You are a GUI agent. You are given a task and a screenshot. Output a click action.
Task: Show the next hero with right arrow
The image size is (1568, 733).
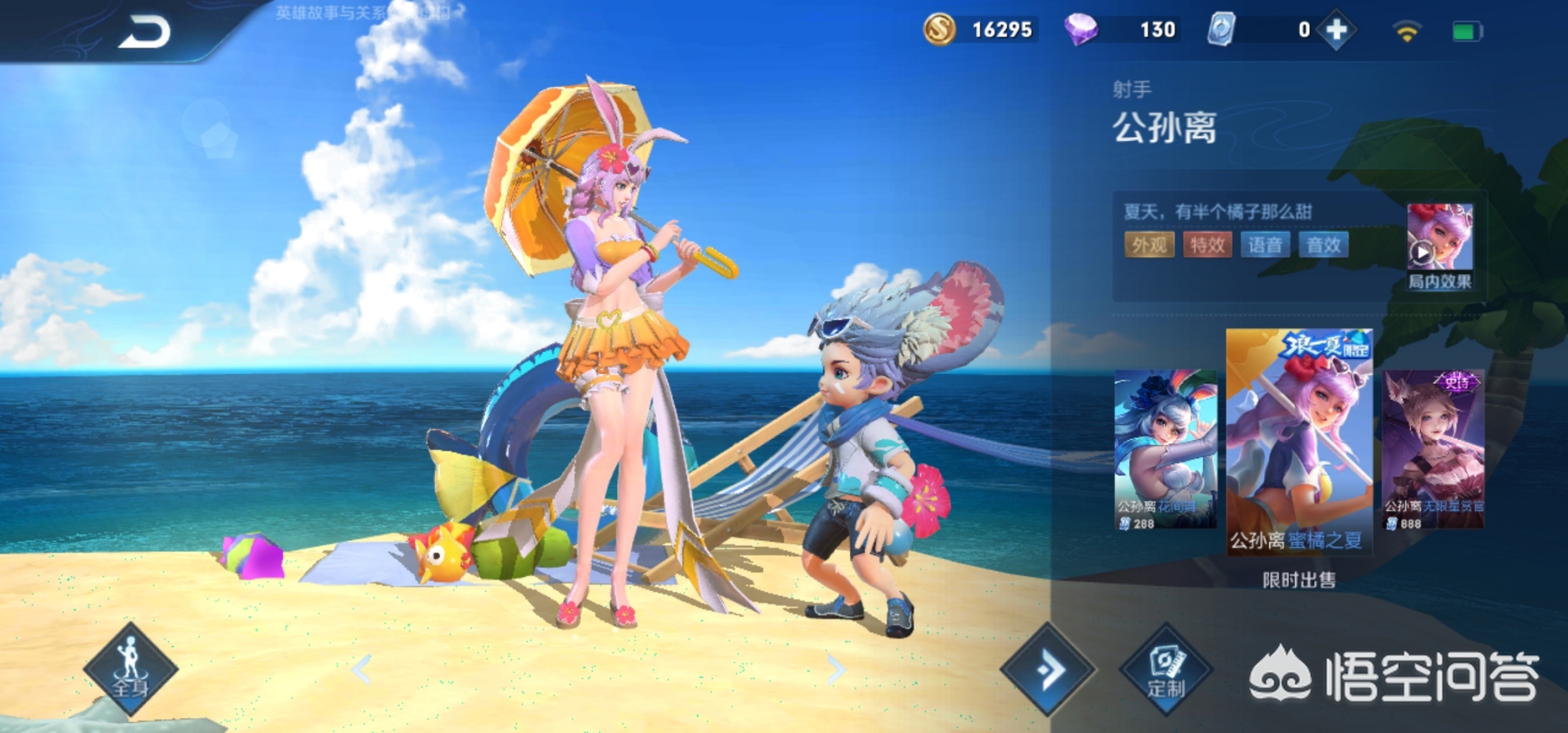[836, 669]
